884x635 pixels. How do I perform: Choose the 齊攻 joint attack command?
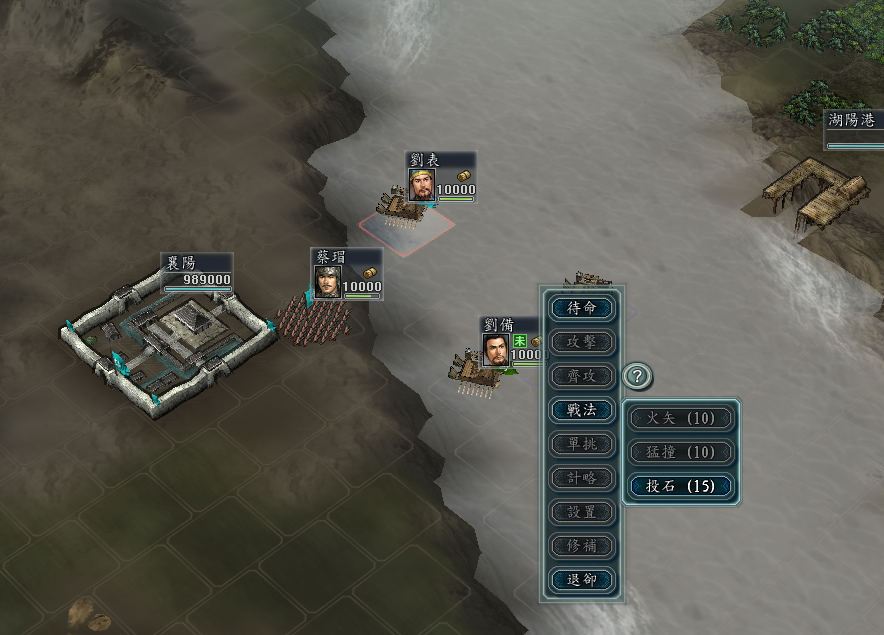tap(582, 376)
